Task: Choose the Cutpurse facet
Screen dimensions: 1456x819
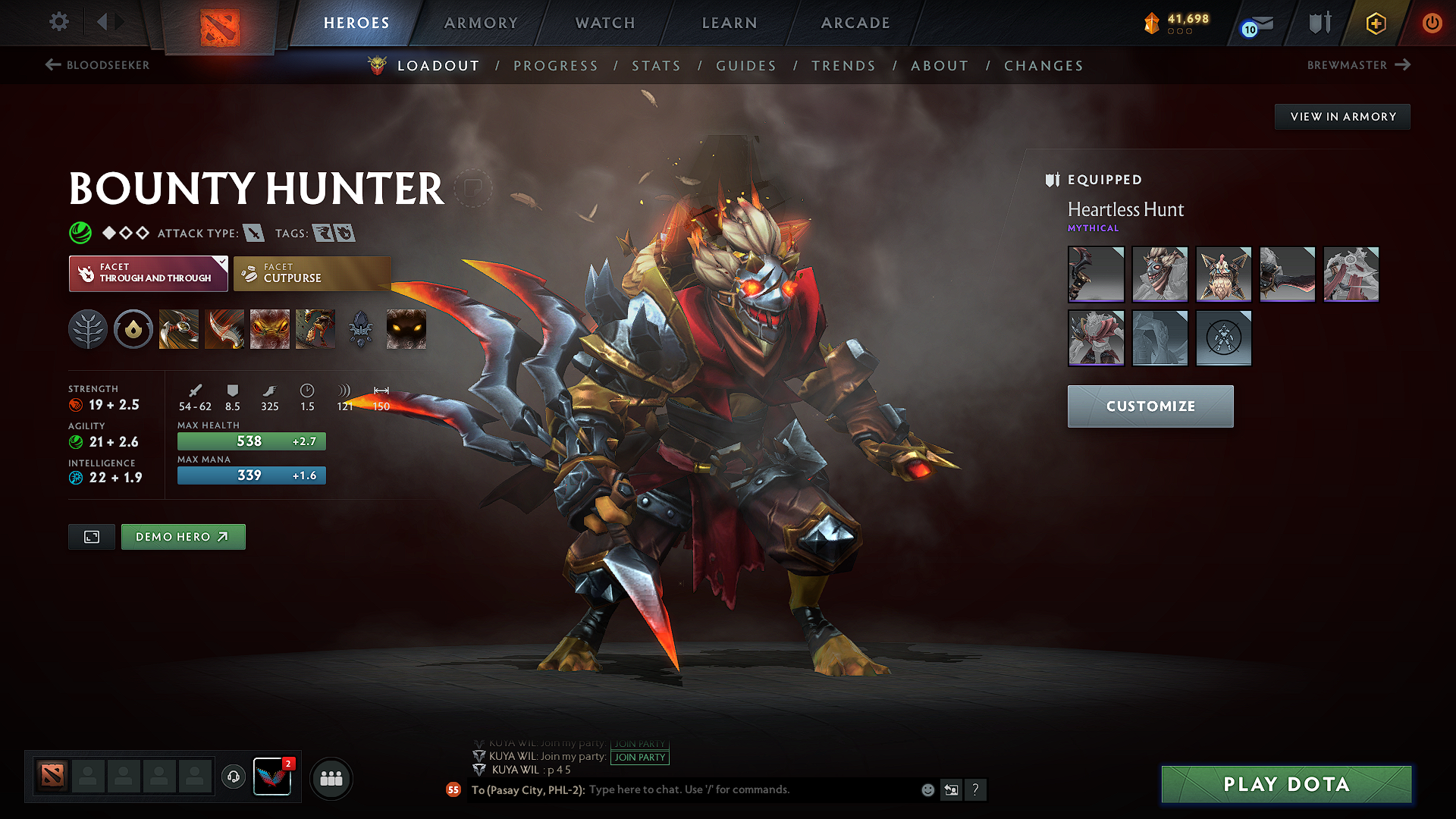Action: 312,273
